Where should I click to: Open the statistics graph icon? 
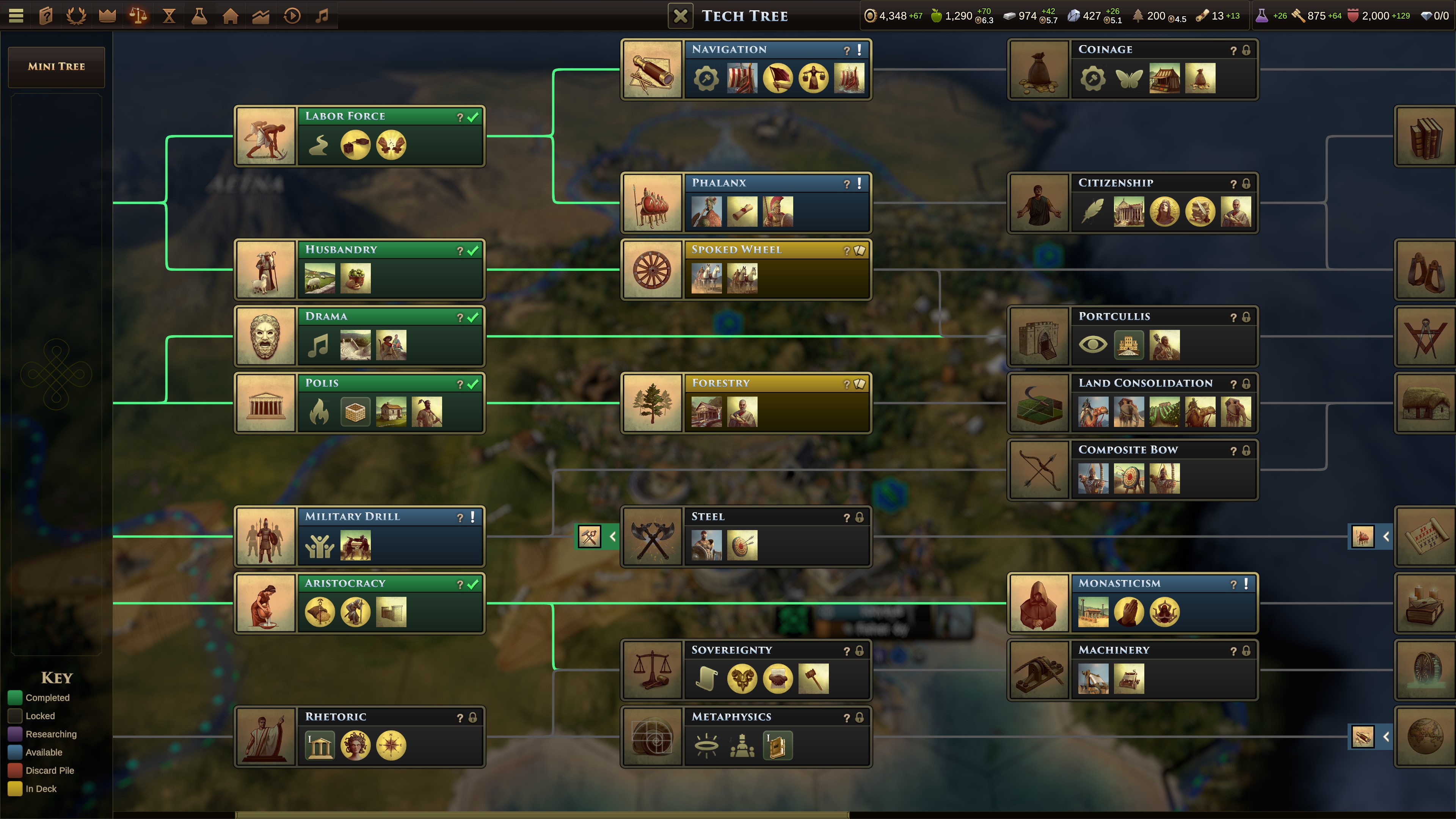[260, 15]
